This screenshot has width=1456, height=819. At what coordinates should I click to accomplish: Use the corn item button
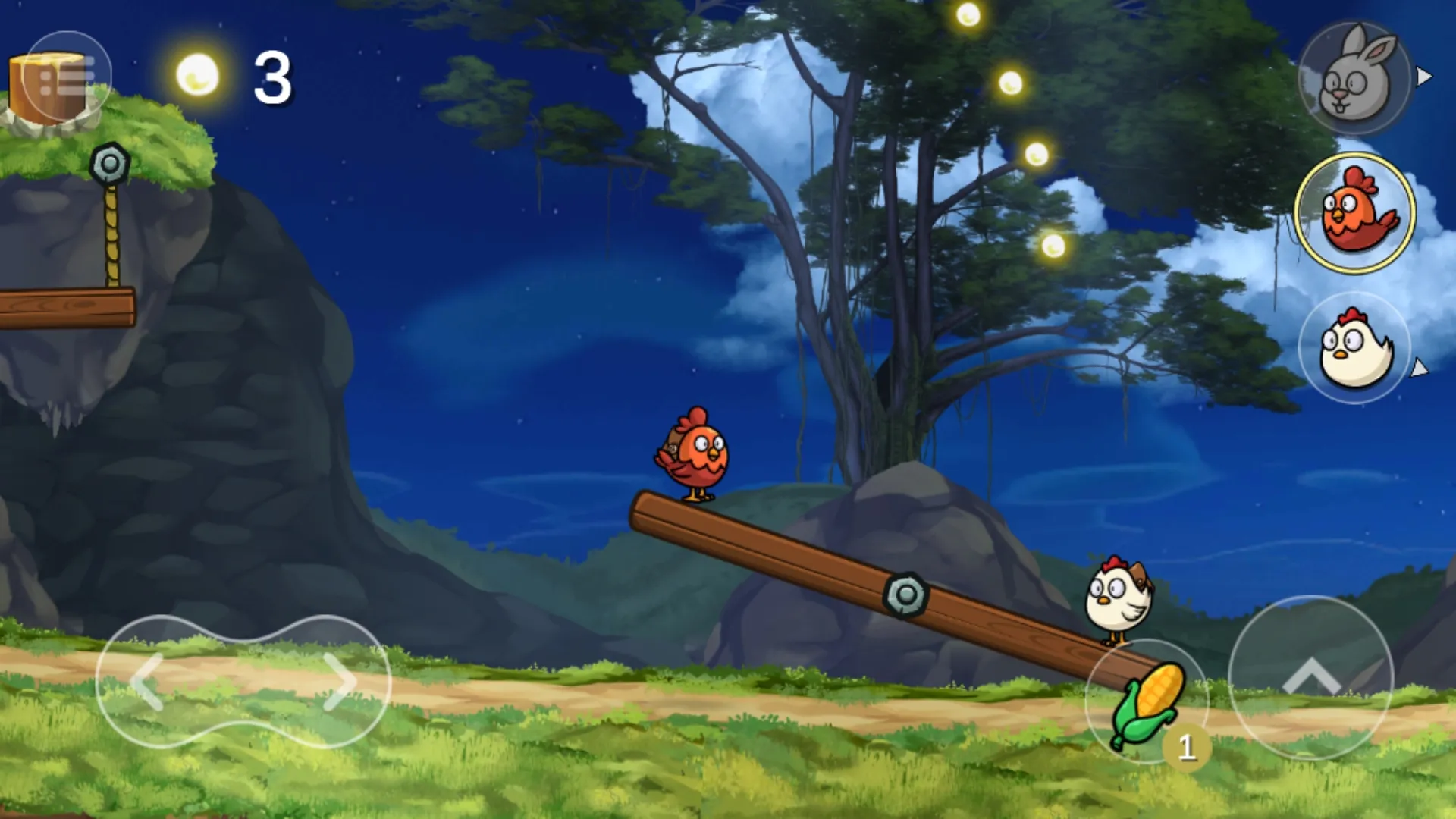tap(1147, 702)
